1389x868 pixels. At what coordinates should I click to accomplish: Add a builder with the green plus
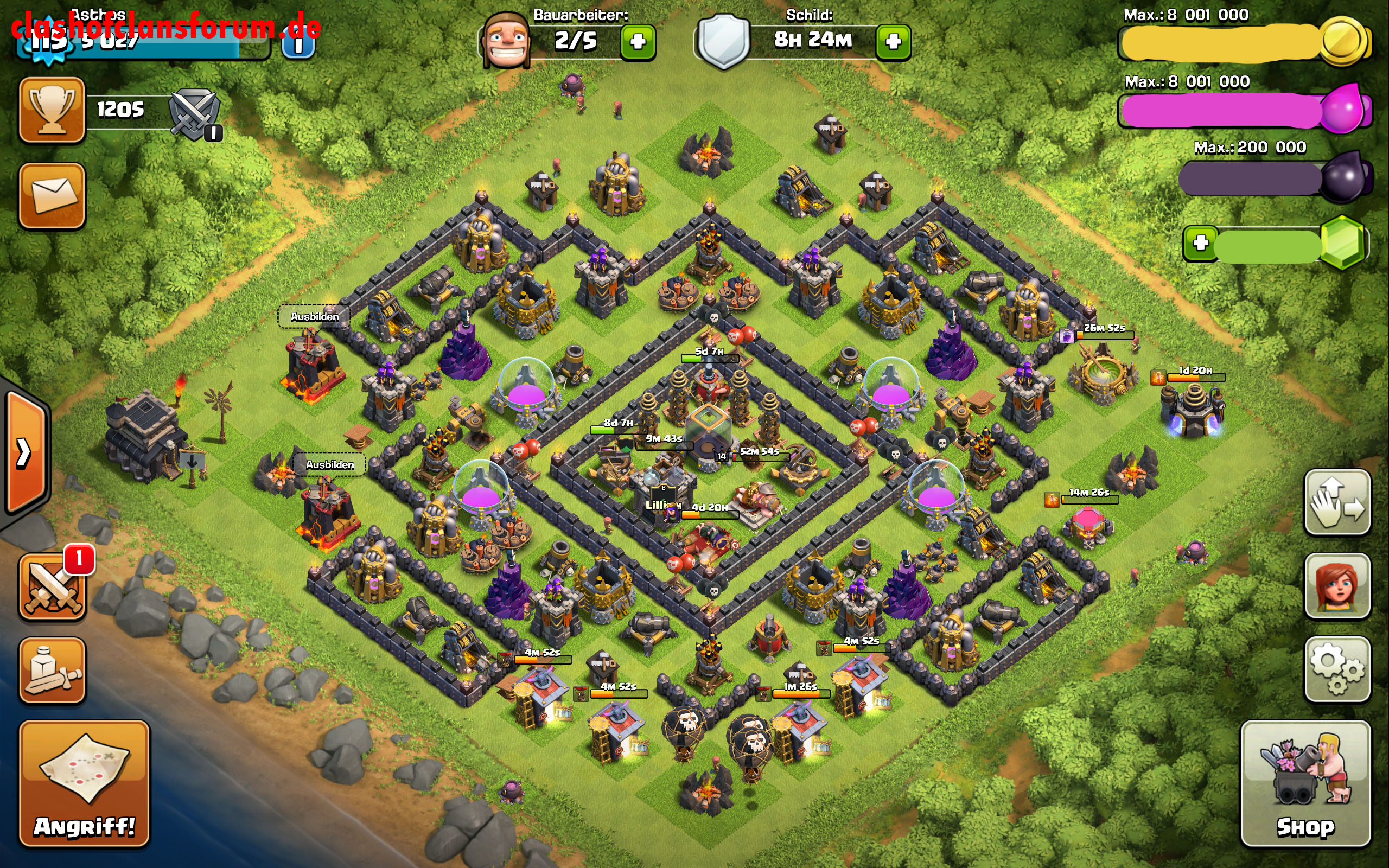638,42
